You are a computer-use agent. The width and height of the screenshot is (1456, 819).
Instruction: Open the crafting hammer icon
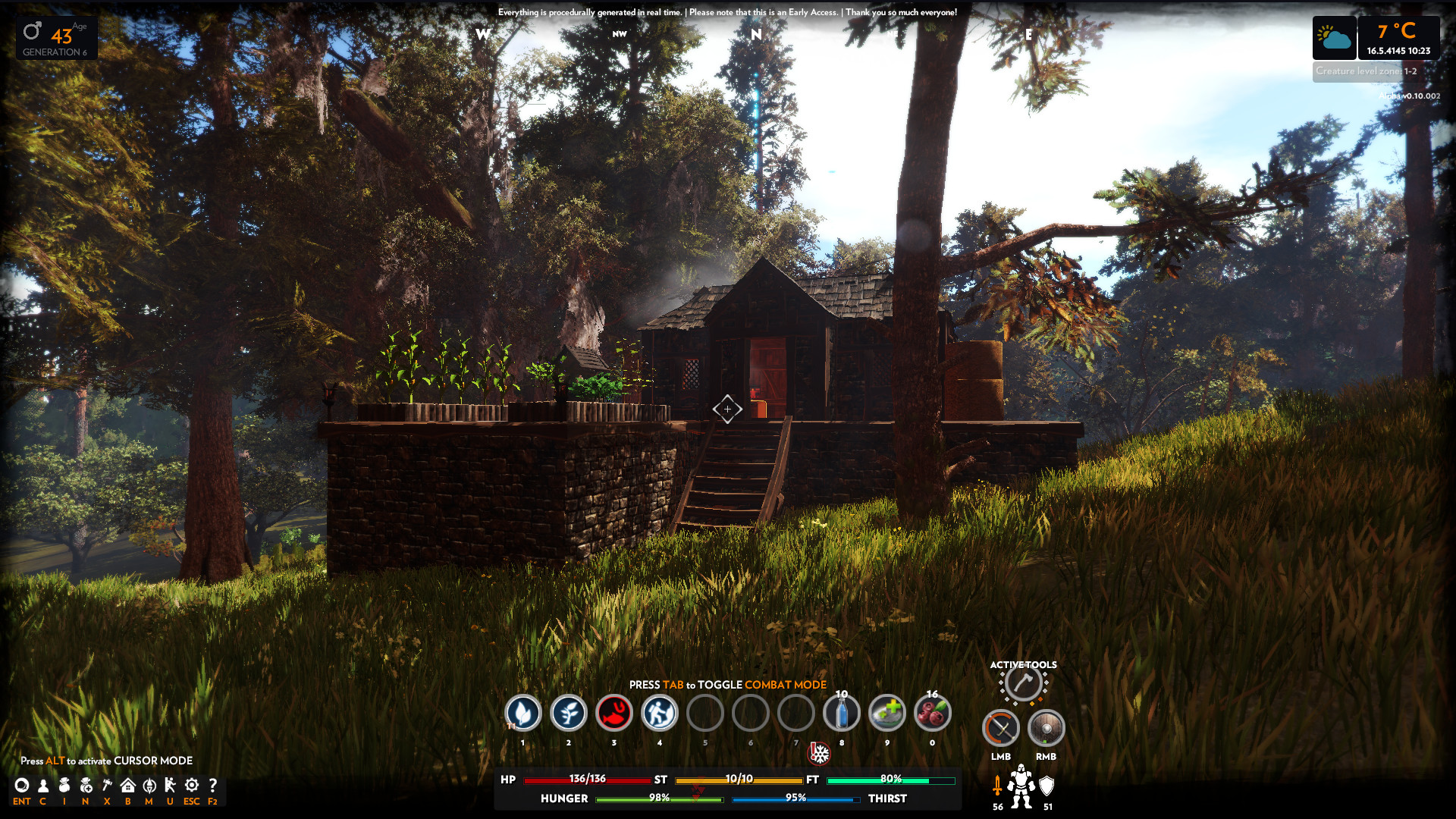tap(107, 786)
